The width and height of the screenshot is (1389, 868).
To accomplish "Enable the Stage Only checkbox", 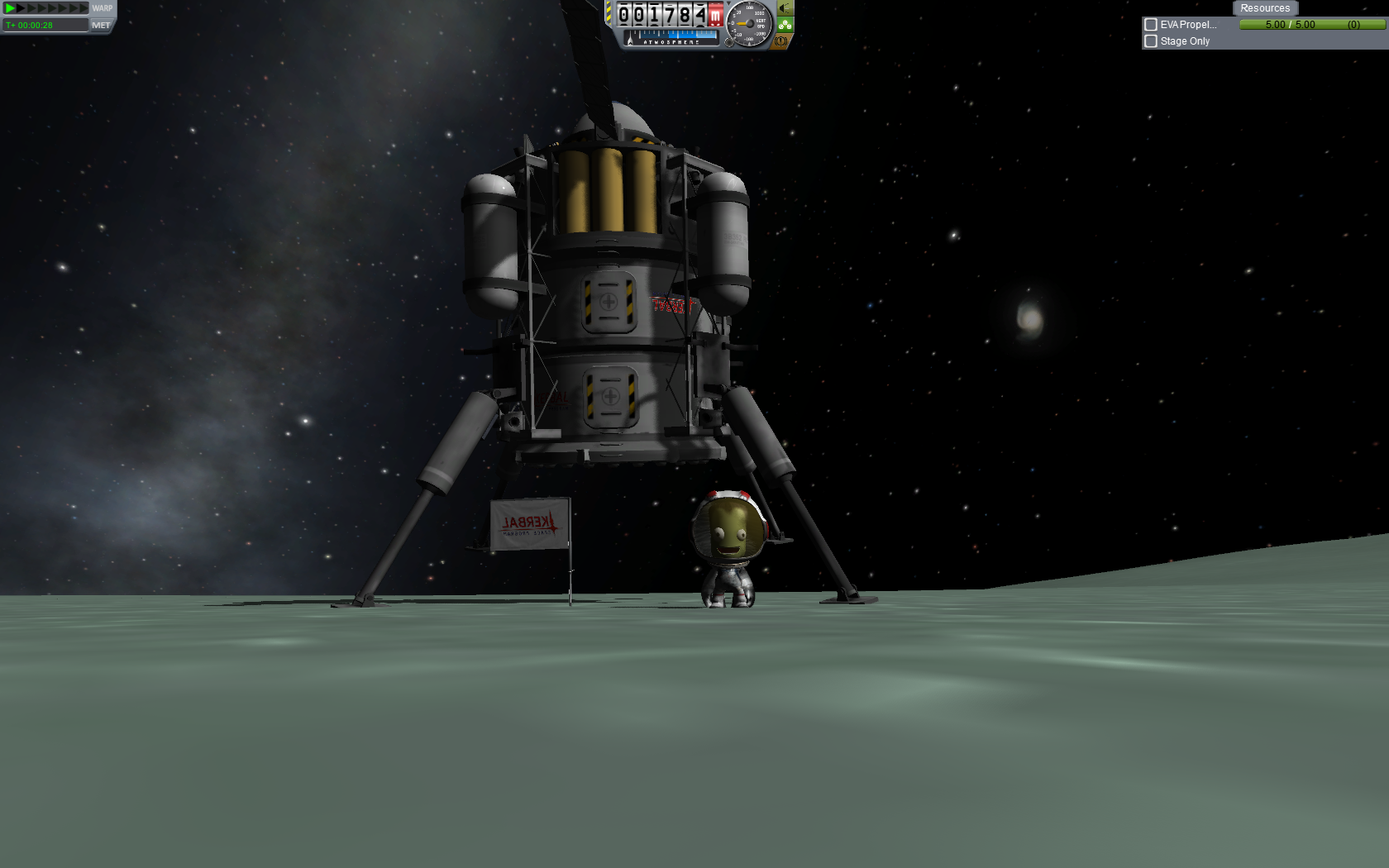I will pyautogui.click(x=1151, y=41).
